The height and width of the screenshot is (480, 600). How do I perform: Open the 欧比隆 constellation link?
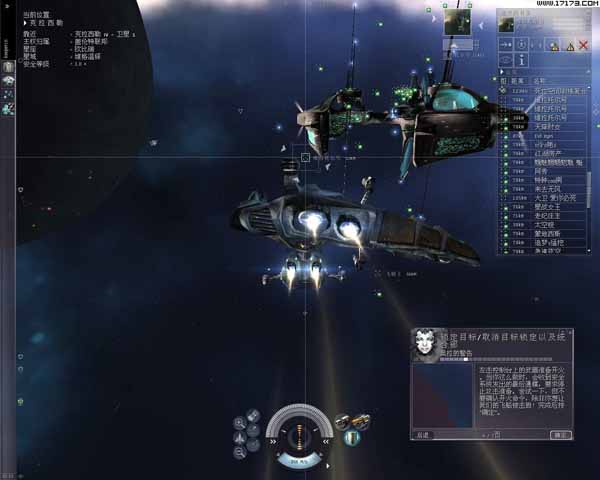pos(84,49)
